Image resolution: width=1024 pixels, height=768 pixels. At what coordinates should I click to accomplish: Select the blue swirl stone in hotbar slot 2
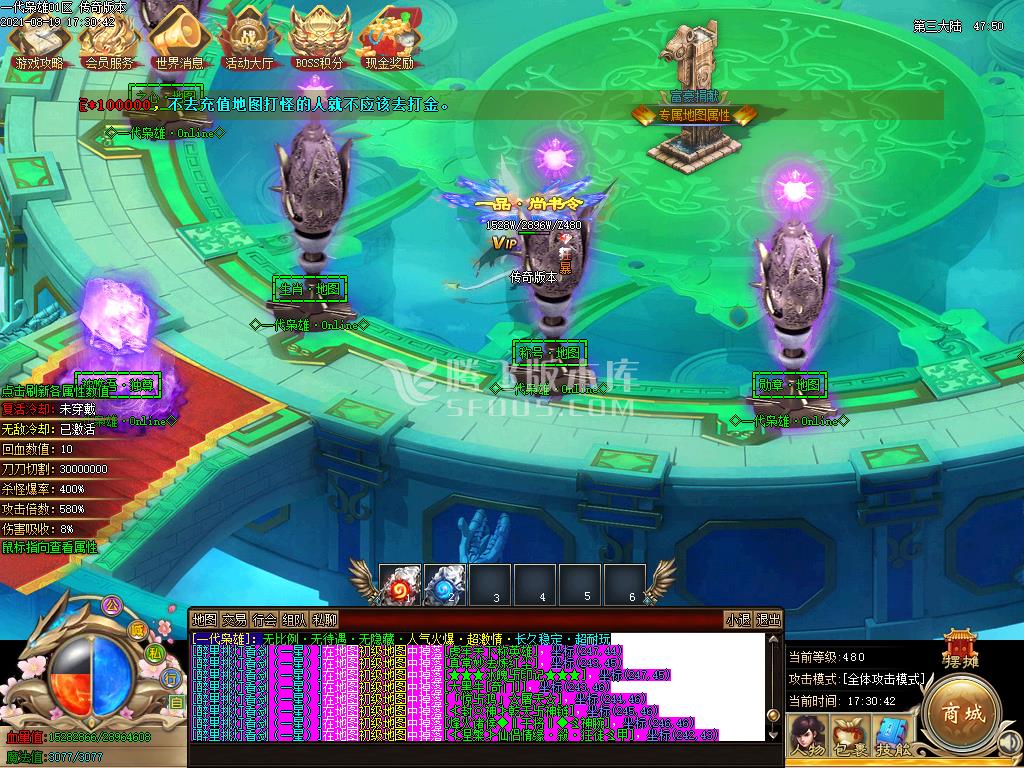445,584
